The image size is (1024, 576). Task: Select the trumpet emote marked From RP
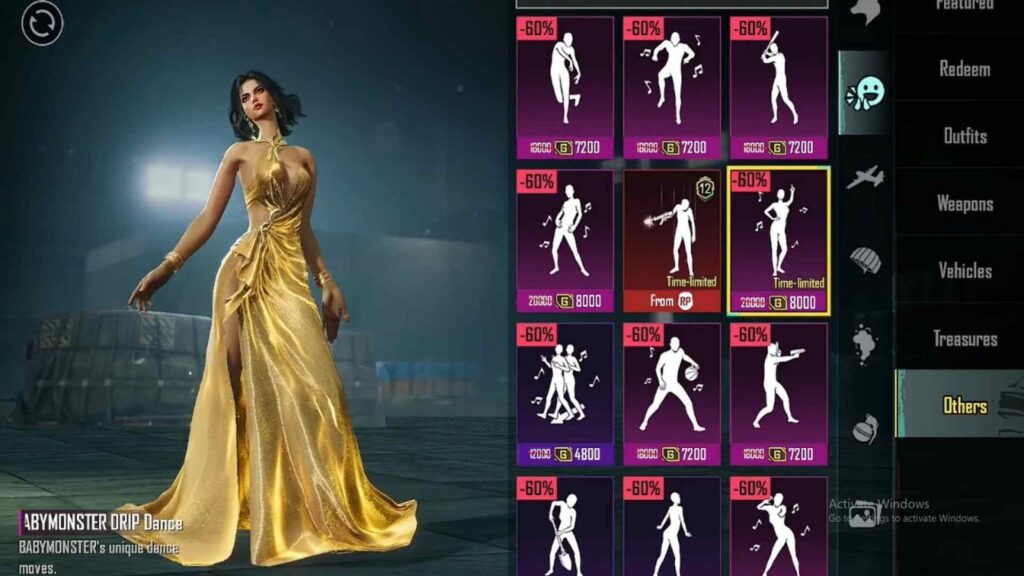[672, 240]
